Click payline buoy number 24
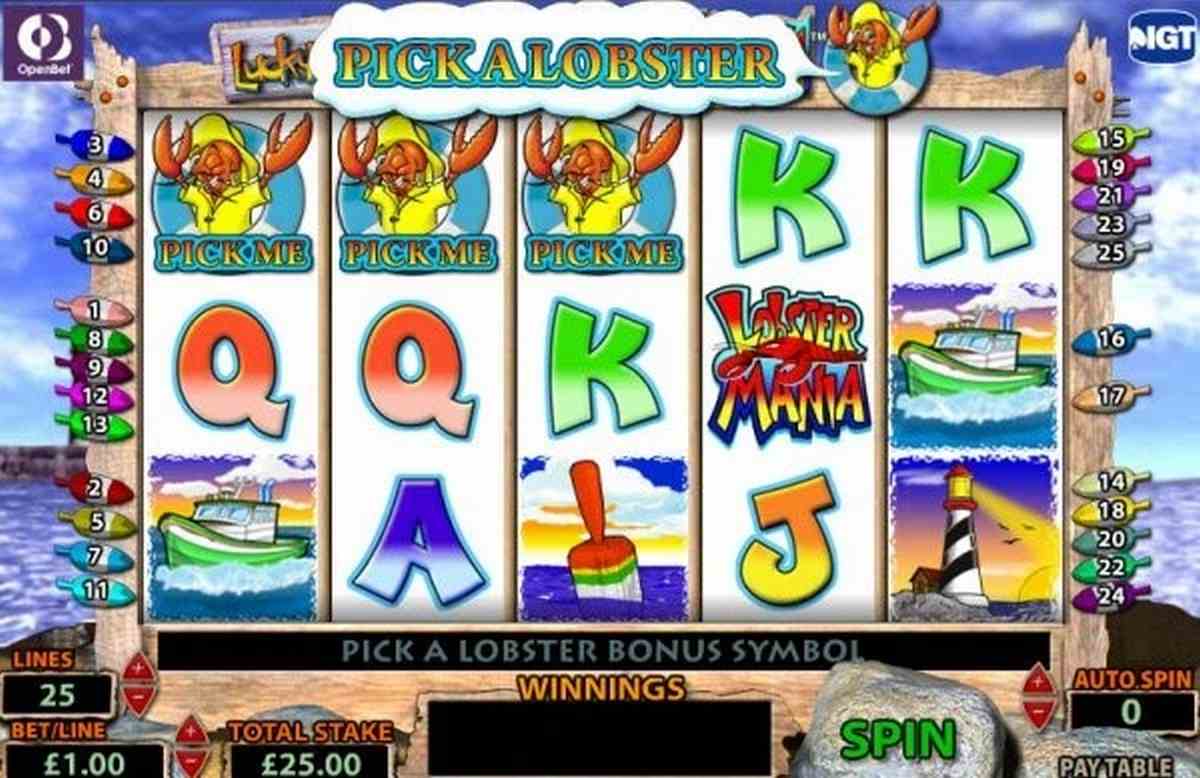 click(x=1110, y=597)
